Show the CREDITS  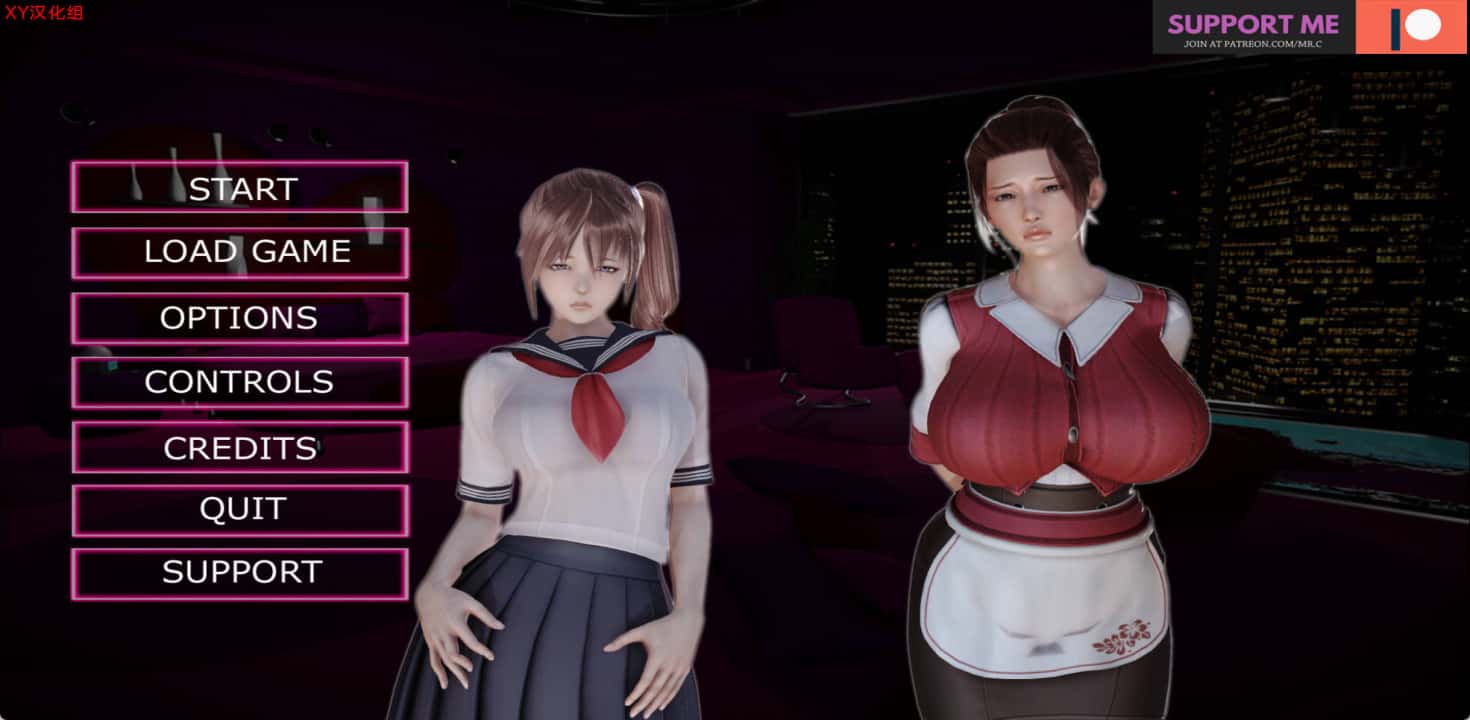pyautogui.click(x=240, y=447)
